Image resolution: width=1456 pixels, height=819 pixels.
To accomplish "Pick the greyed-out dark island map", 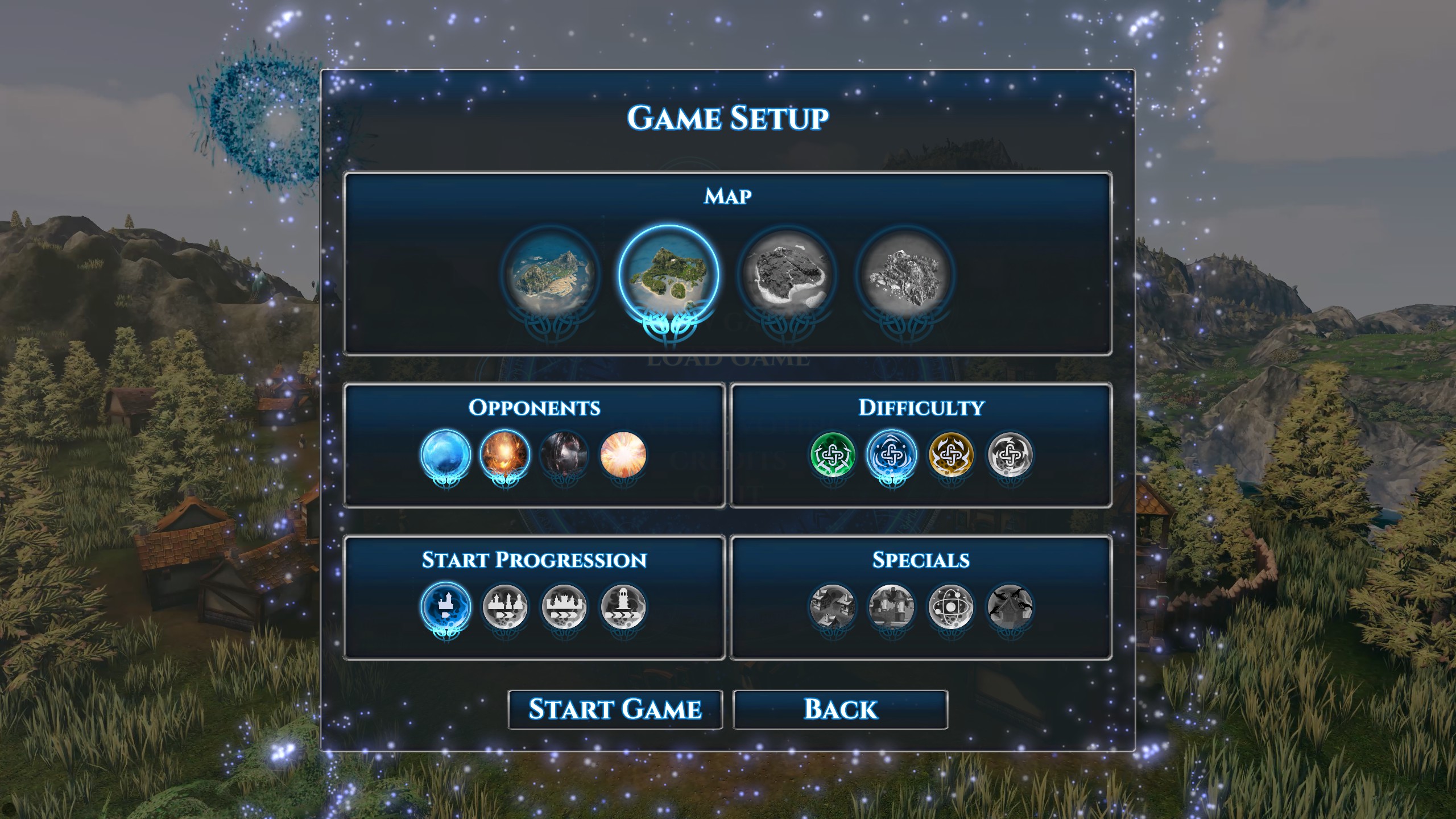I will click(787, 275).
